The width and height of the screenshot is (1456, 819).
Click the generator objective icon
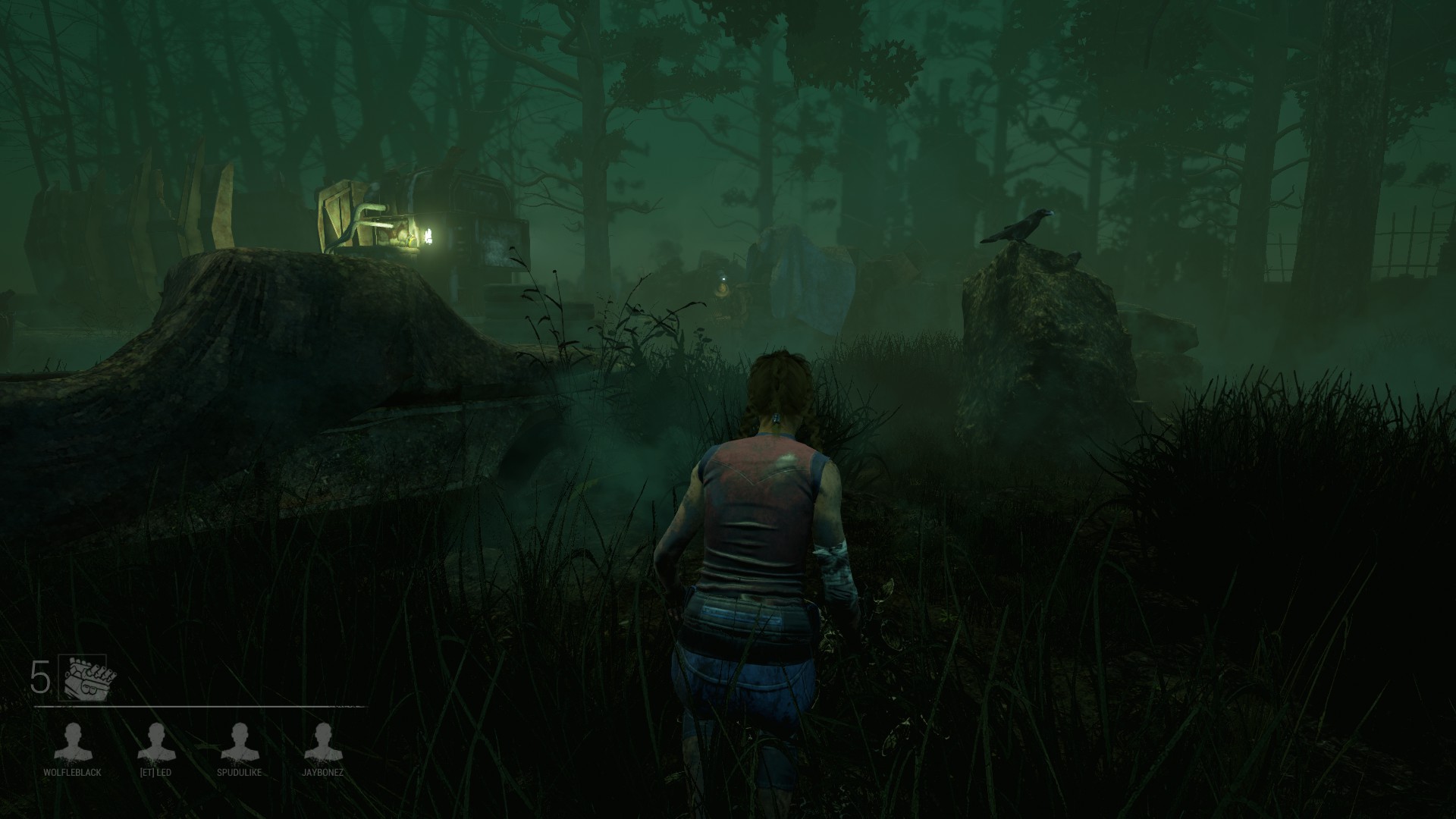coord(87,678)
